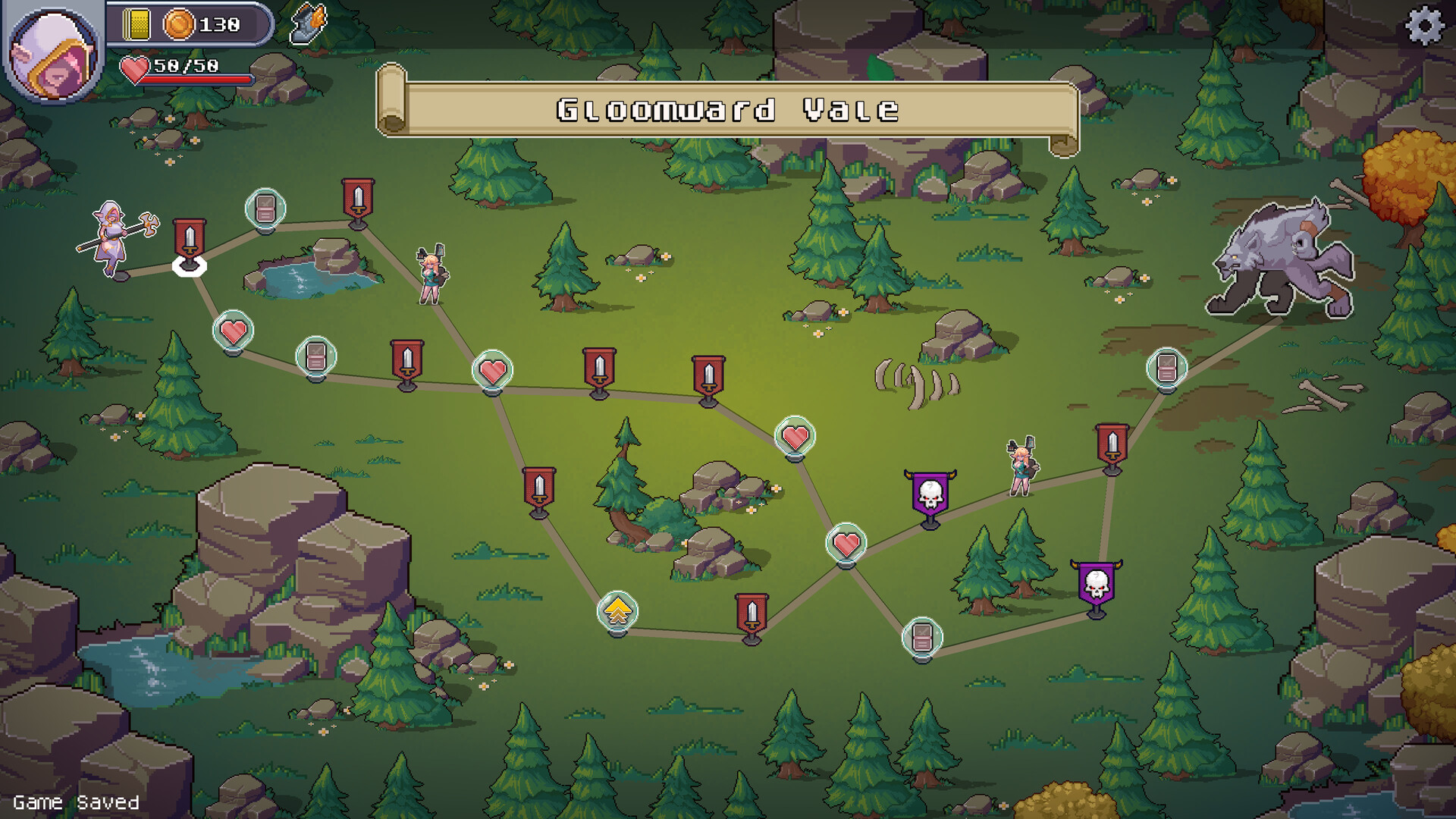
Task: Open the settings gear menu
Action: (1425, 26)
